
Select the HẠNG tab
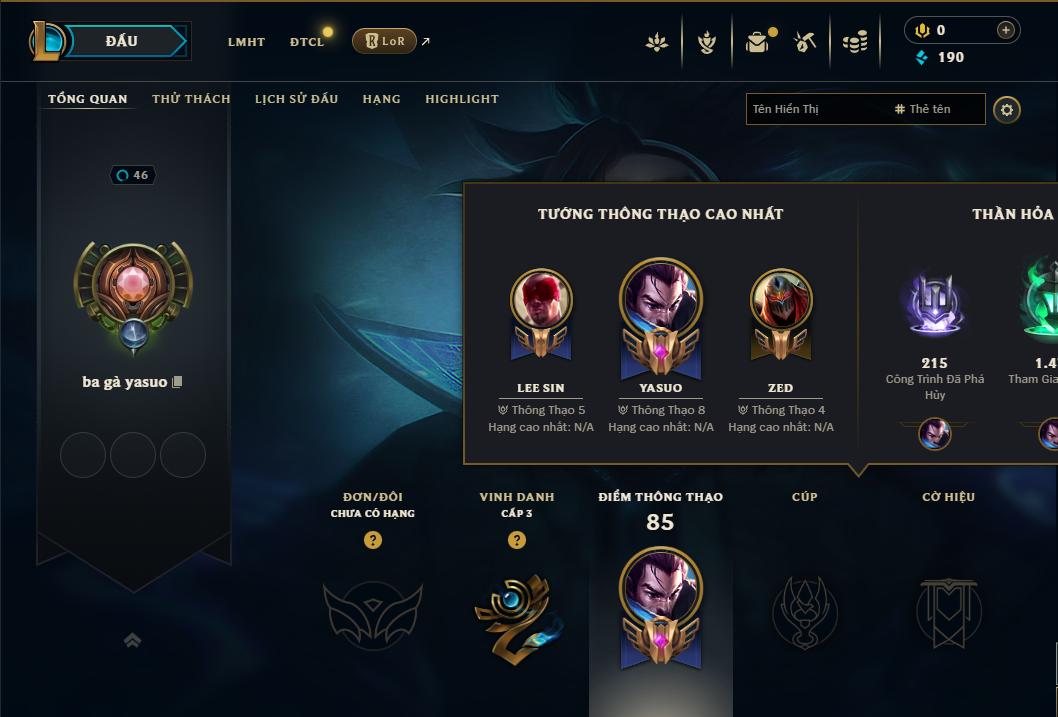[381, 99]
